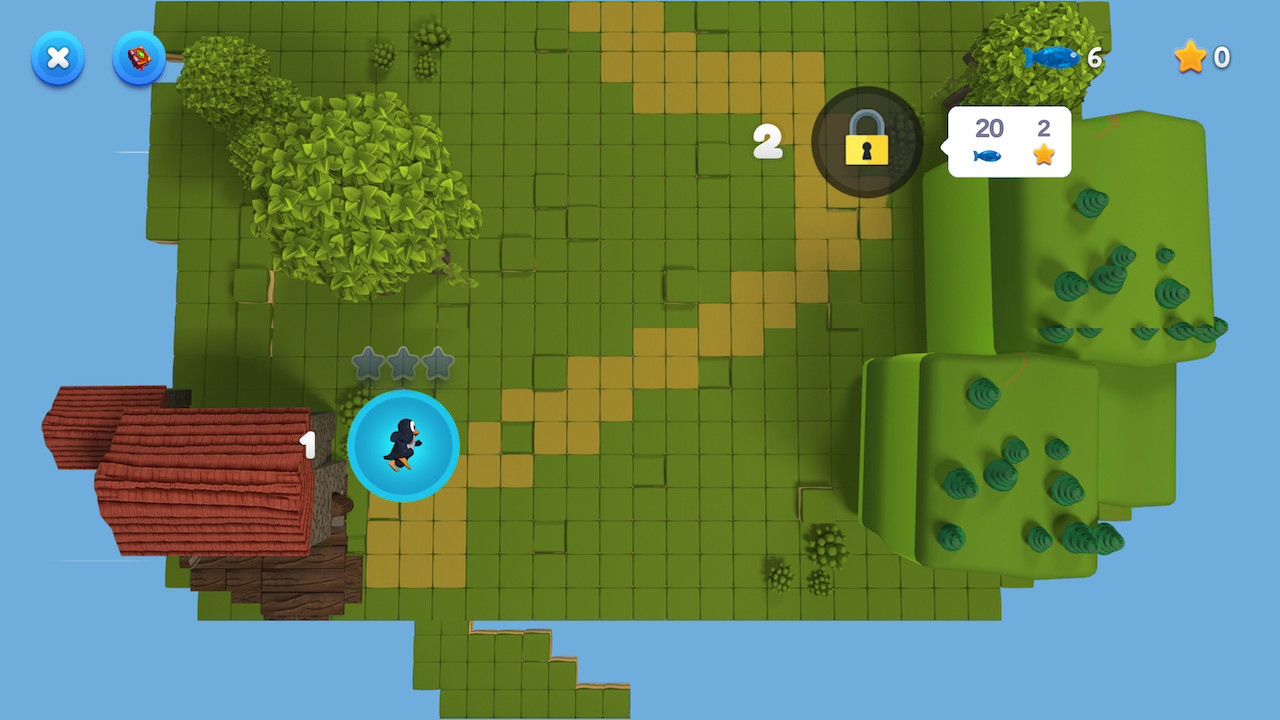1280x720 pixels.
Task: Select the level 1 penguin node
Action: tap(403, 445)
